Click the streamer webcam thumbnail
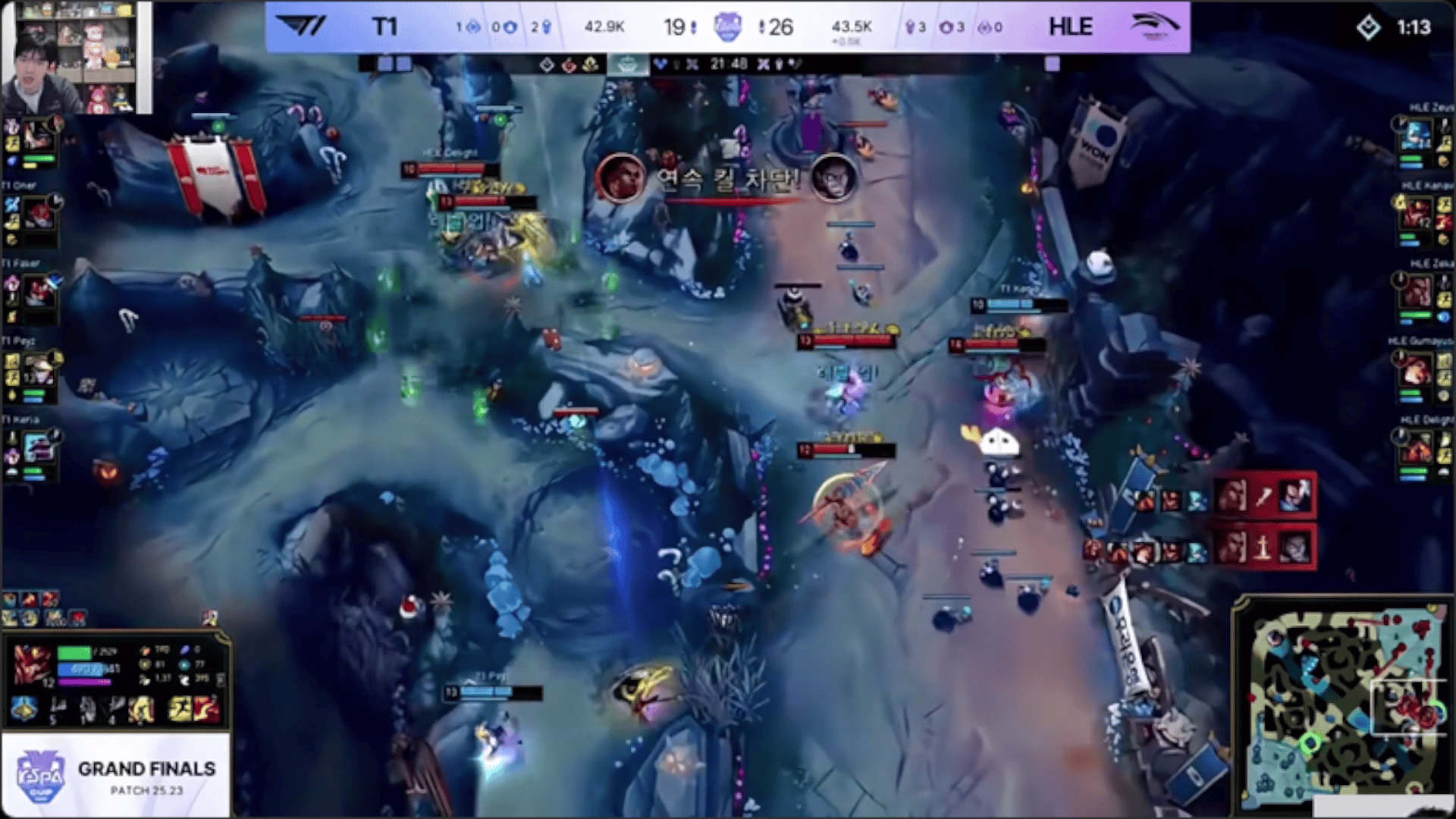The image size is (1456, 819). pos(76,58)
